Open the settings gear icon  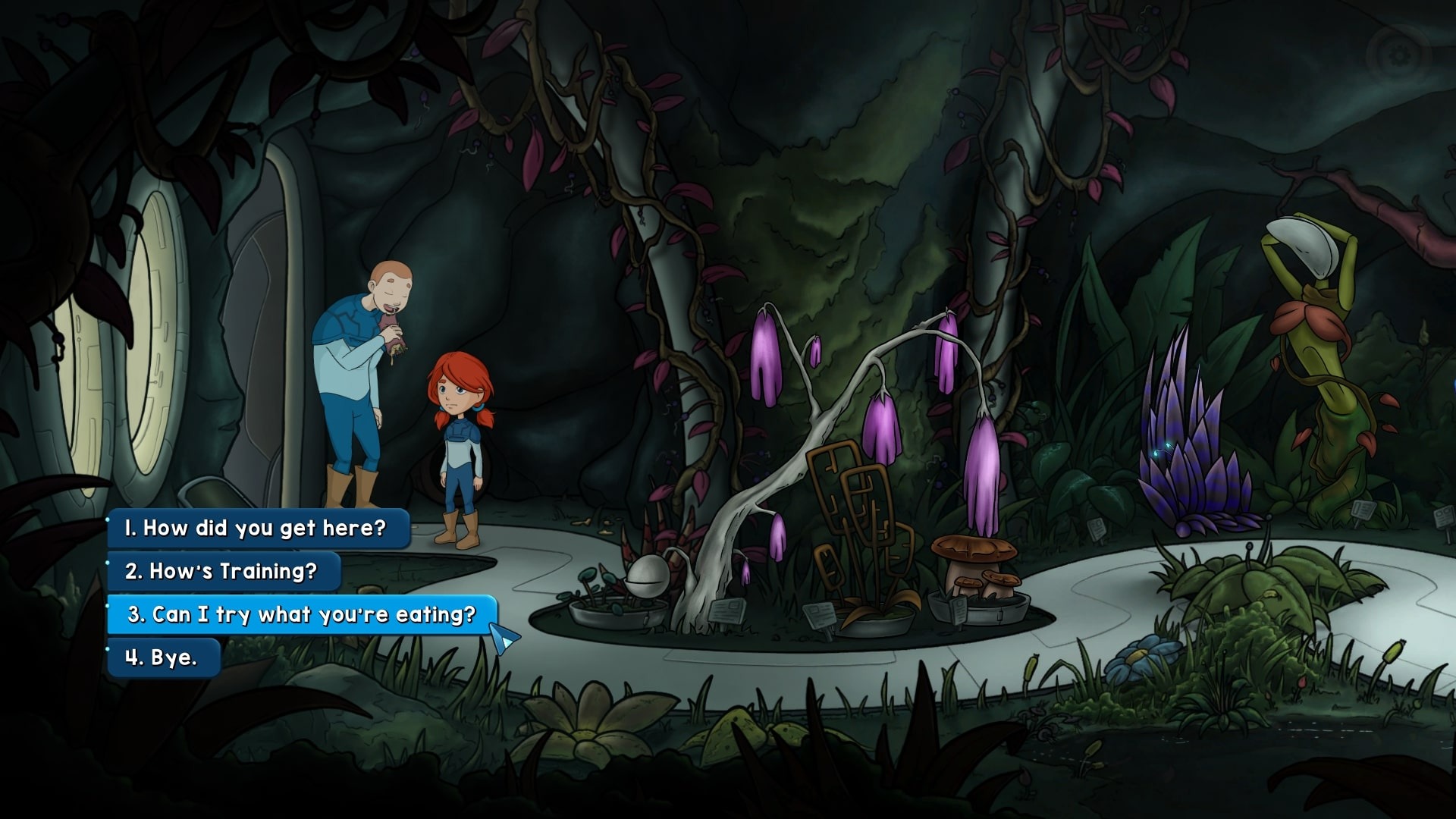1398,54
